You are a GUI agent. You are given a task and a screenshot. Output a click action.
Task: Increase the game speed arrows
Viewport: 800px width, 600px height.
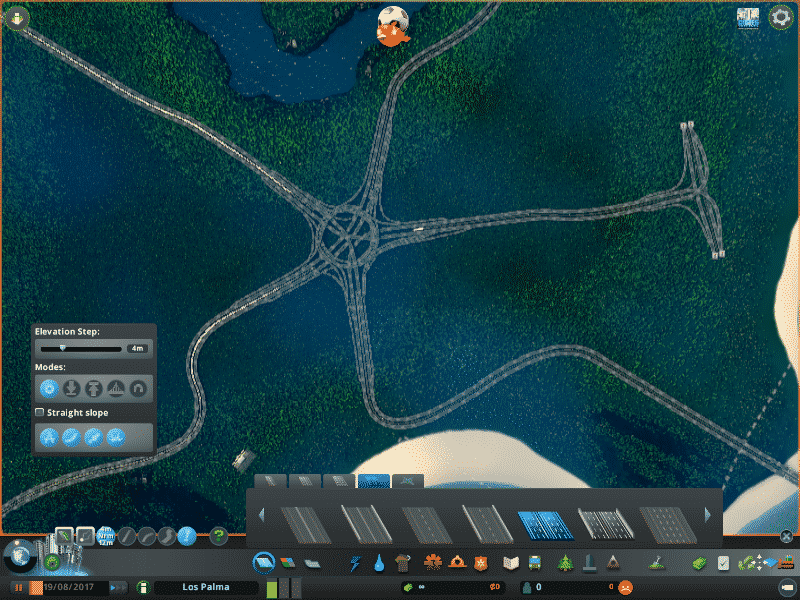point(118,587)
